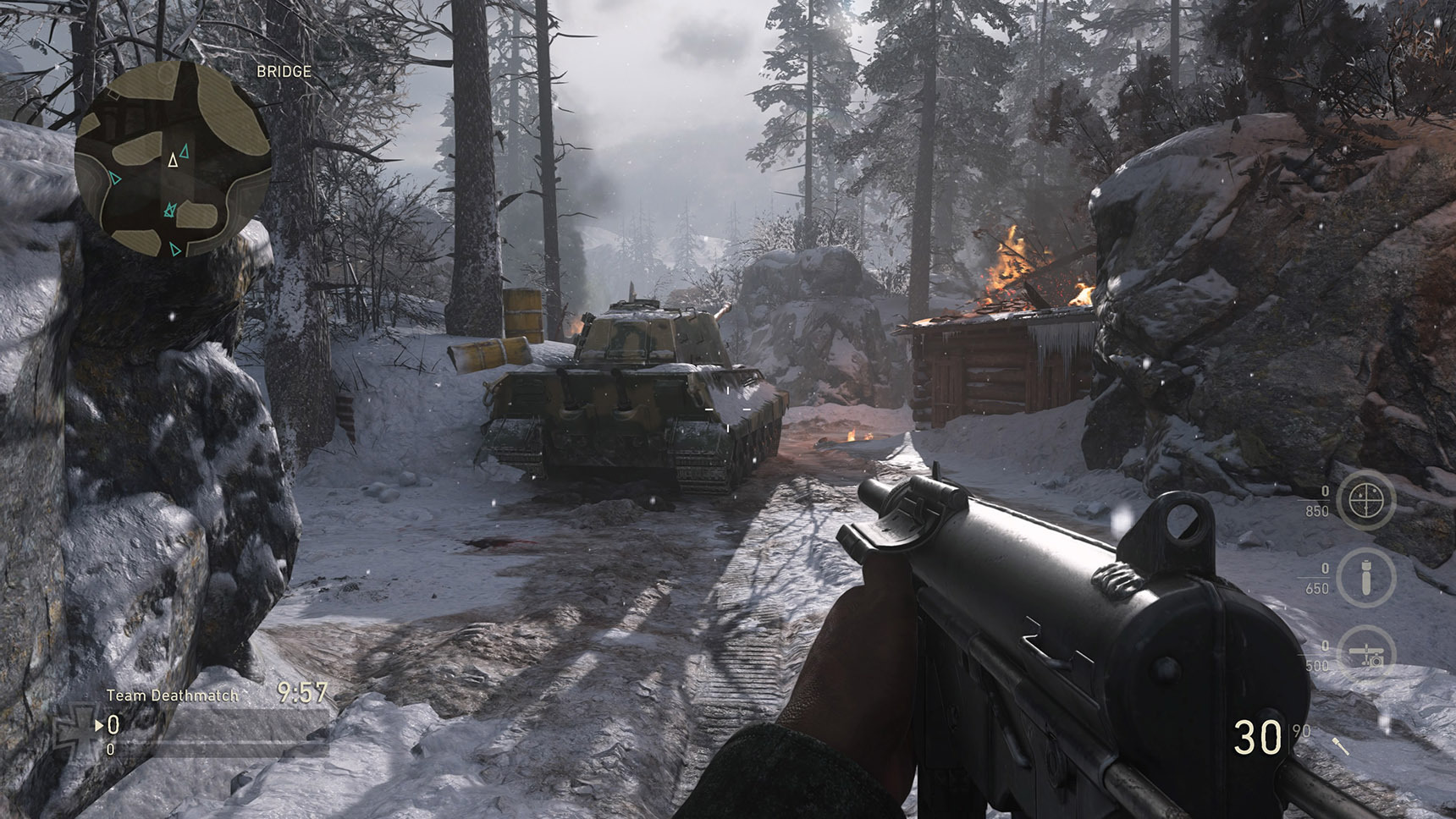1456x819 pixels.
Task: Select the stick grenade equipment icon
Action: click(x=1341, y=746)
